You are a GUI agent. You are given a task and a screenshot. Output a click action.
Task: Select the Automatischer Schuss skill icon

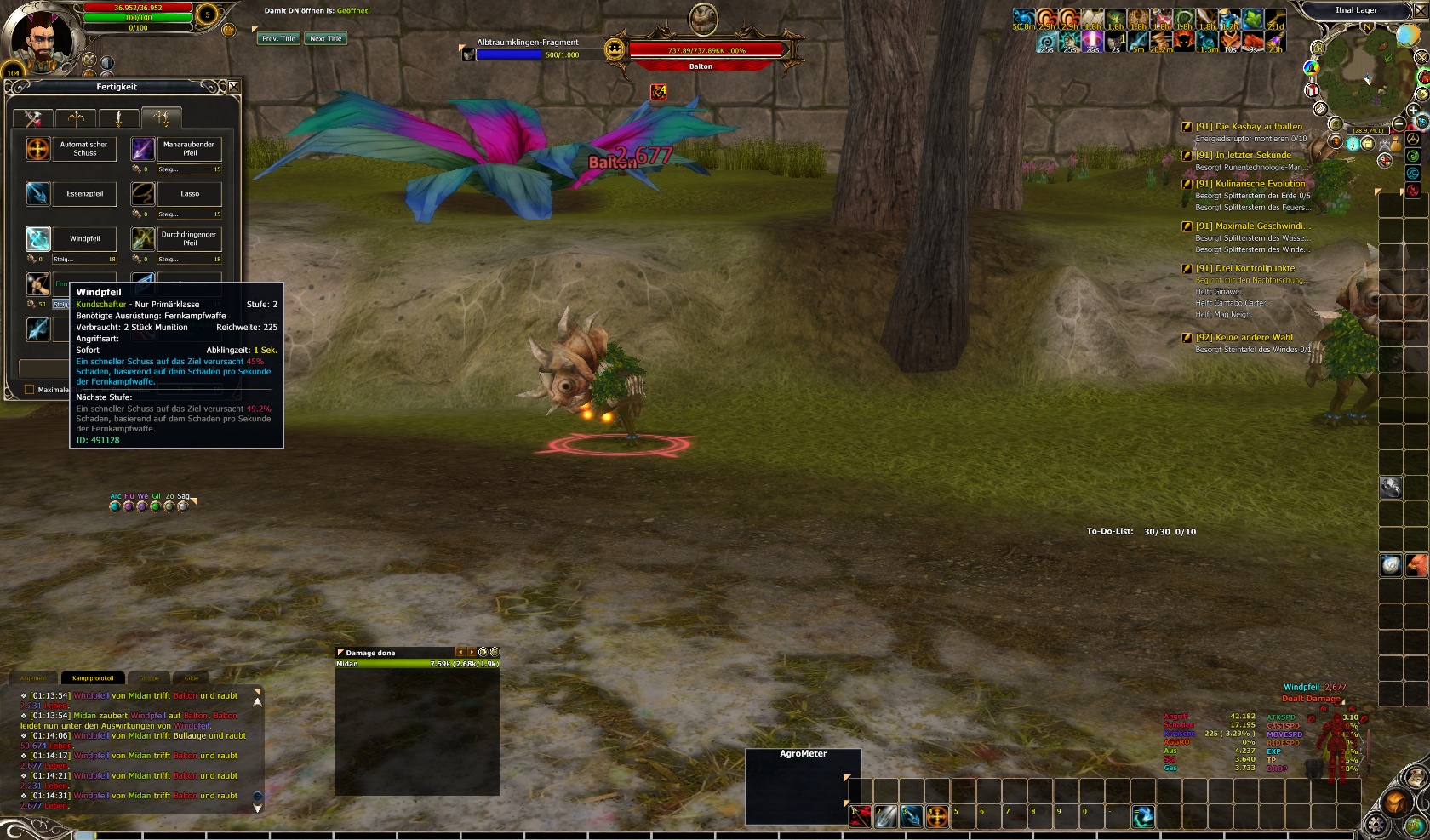click(37, 149)
